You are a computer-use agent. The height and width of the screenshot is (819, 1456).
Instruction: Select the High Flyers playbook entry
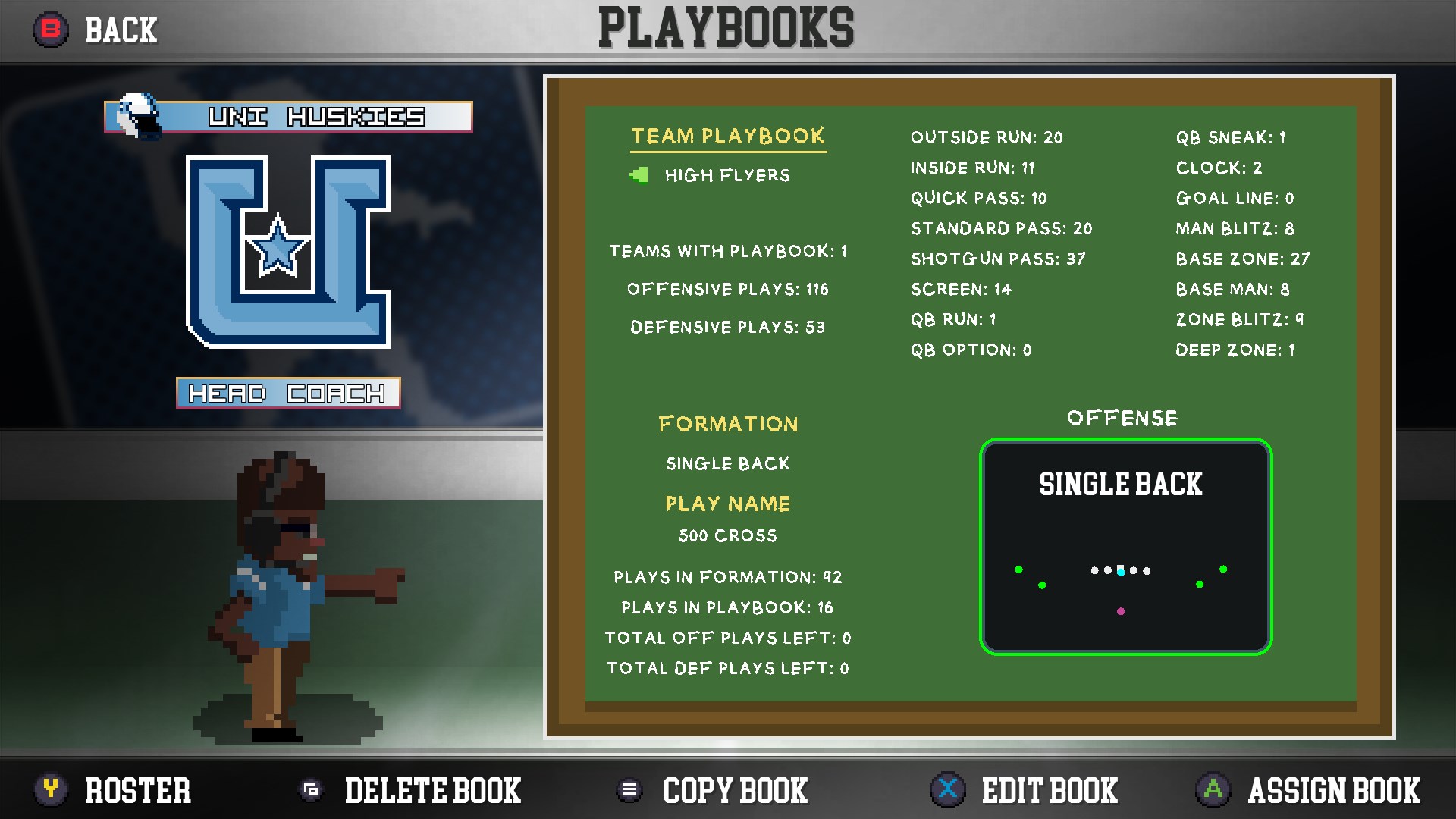[x=726, y=175]
